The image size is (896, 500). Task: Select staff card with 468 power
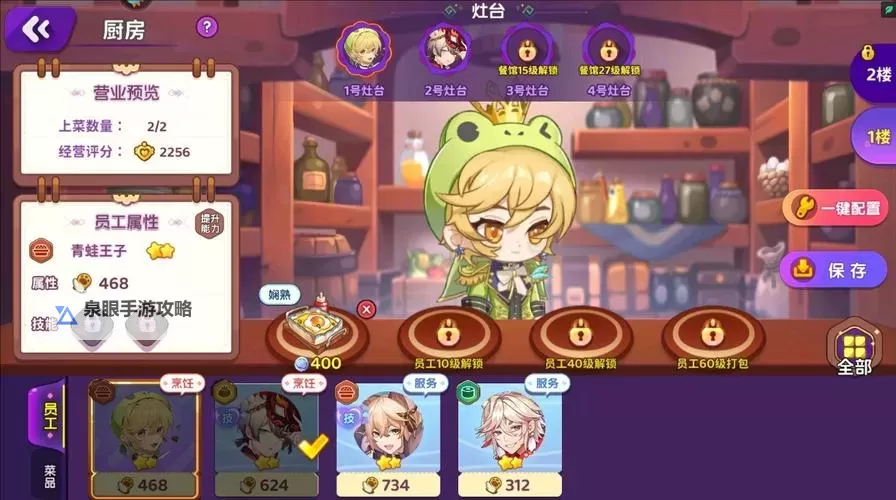141,437
